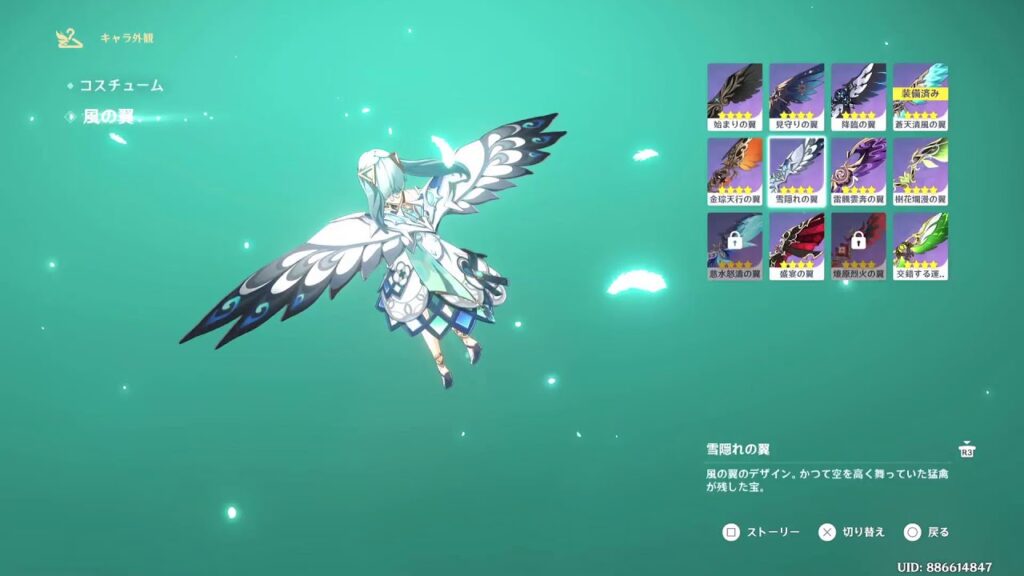Pick the 降臨の翼 glider tile

858,97
